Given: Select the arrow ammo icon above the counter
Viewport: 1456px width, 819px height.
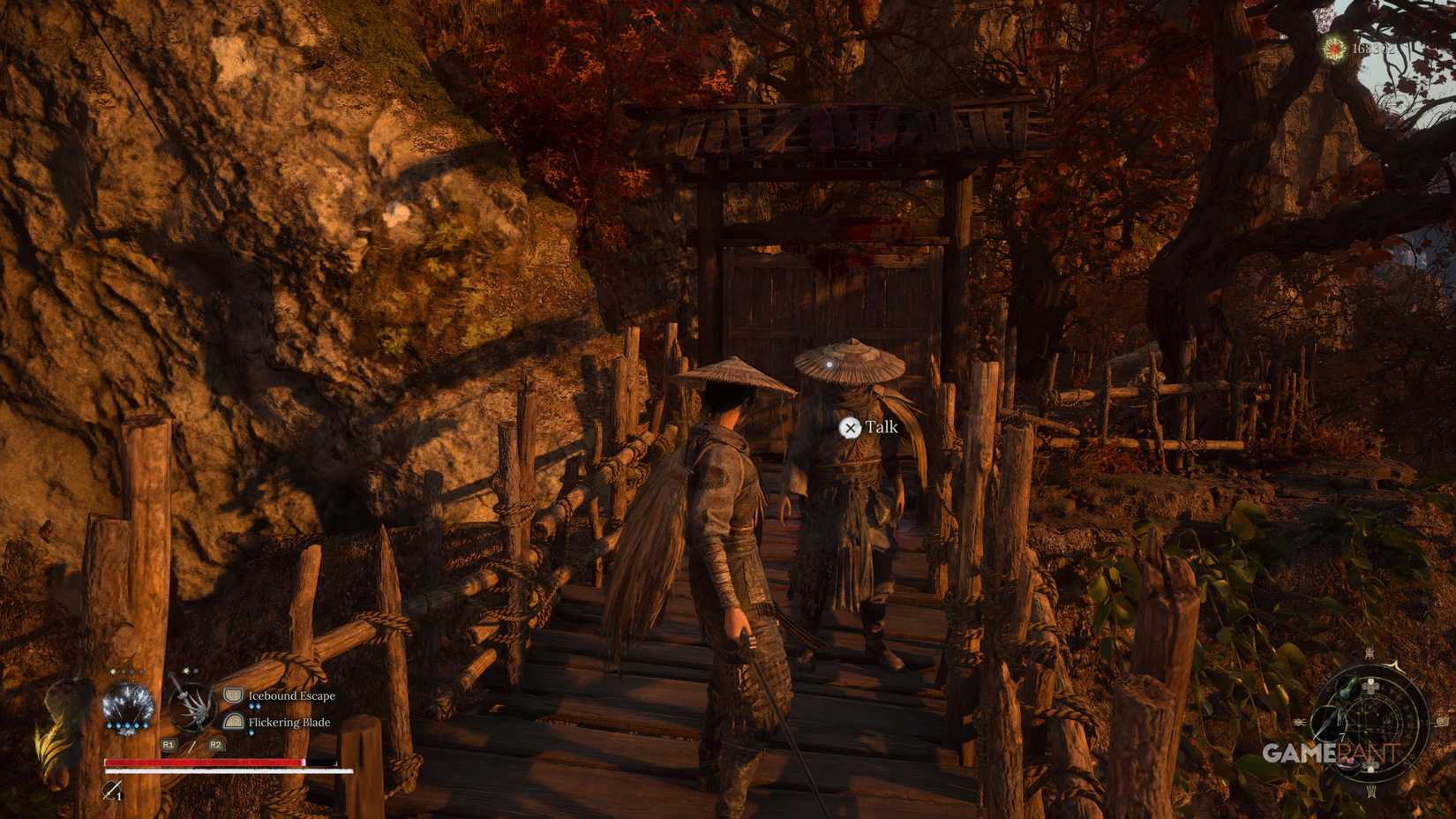Looking at the screenshot, I should (109, 787).
